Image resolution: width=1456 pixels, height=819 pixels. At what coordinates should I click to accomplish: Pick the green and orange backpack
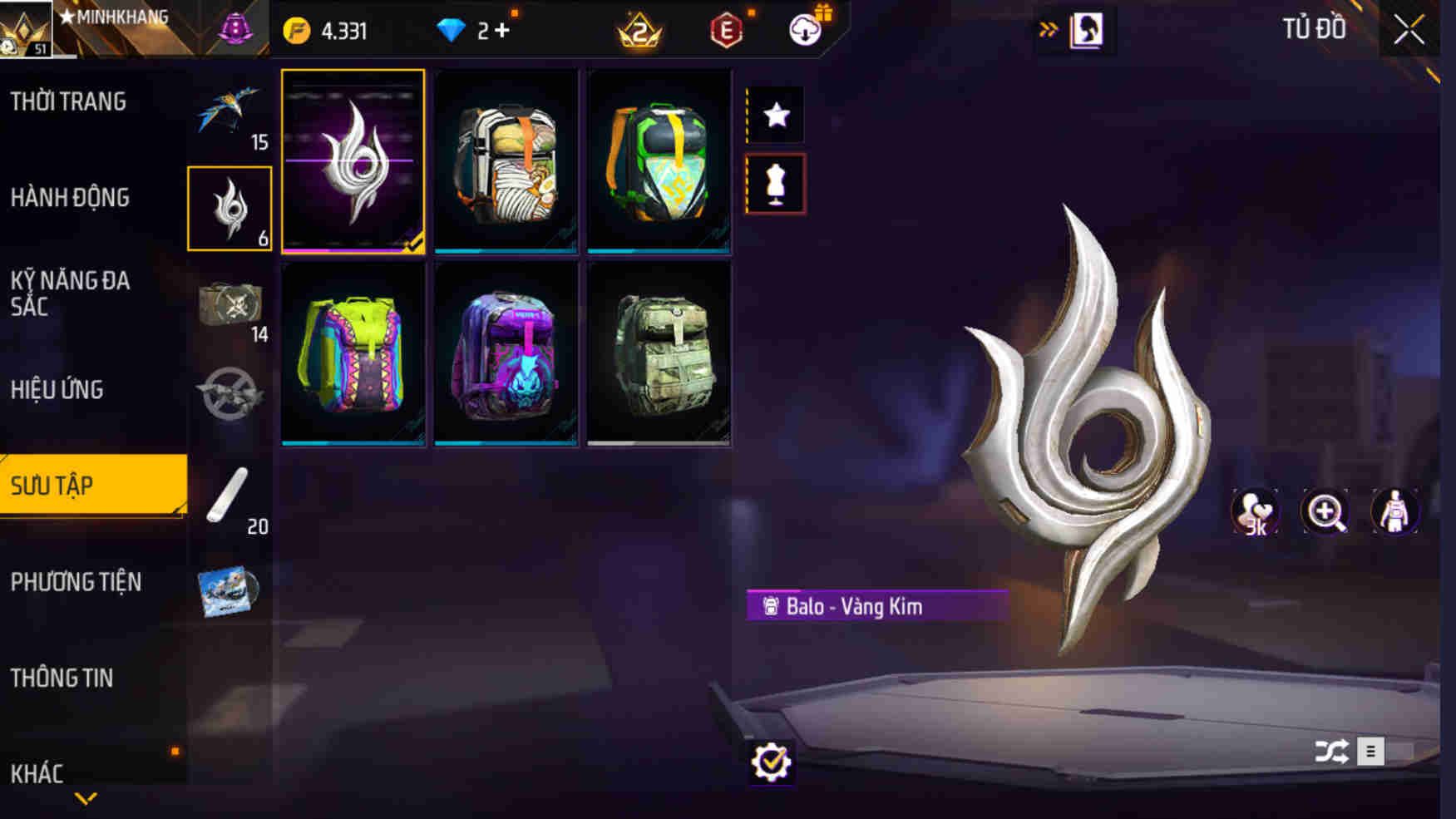tap(659, 161)
